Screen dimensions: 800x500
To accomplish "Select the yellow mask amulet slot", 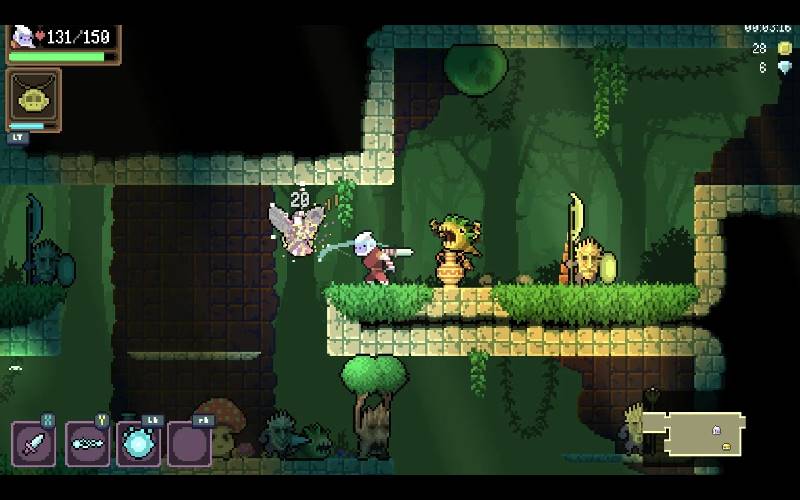I will coord(33,98).
